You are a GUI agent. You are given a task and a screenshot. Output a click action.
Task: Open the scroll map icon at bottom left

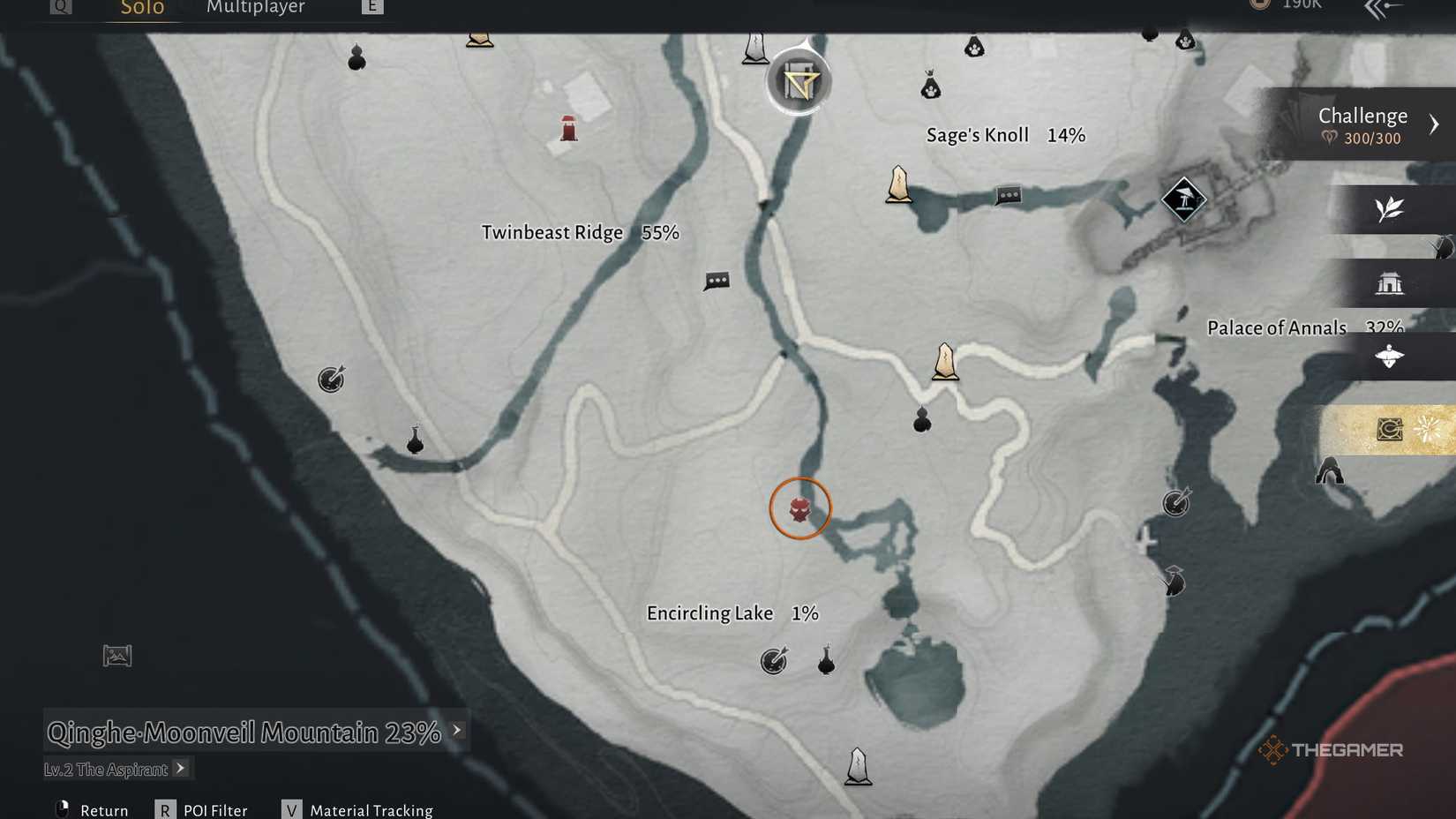[x=116, y=656]
